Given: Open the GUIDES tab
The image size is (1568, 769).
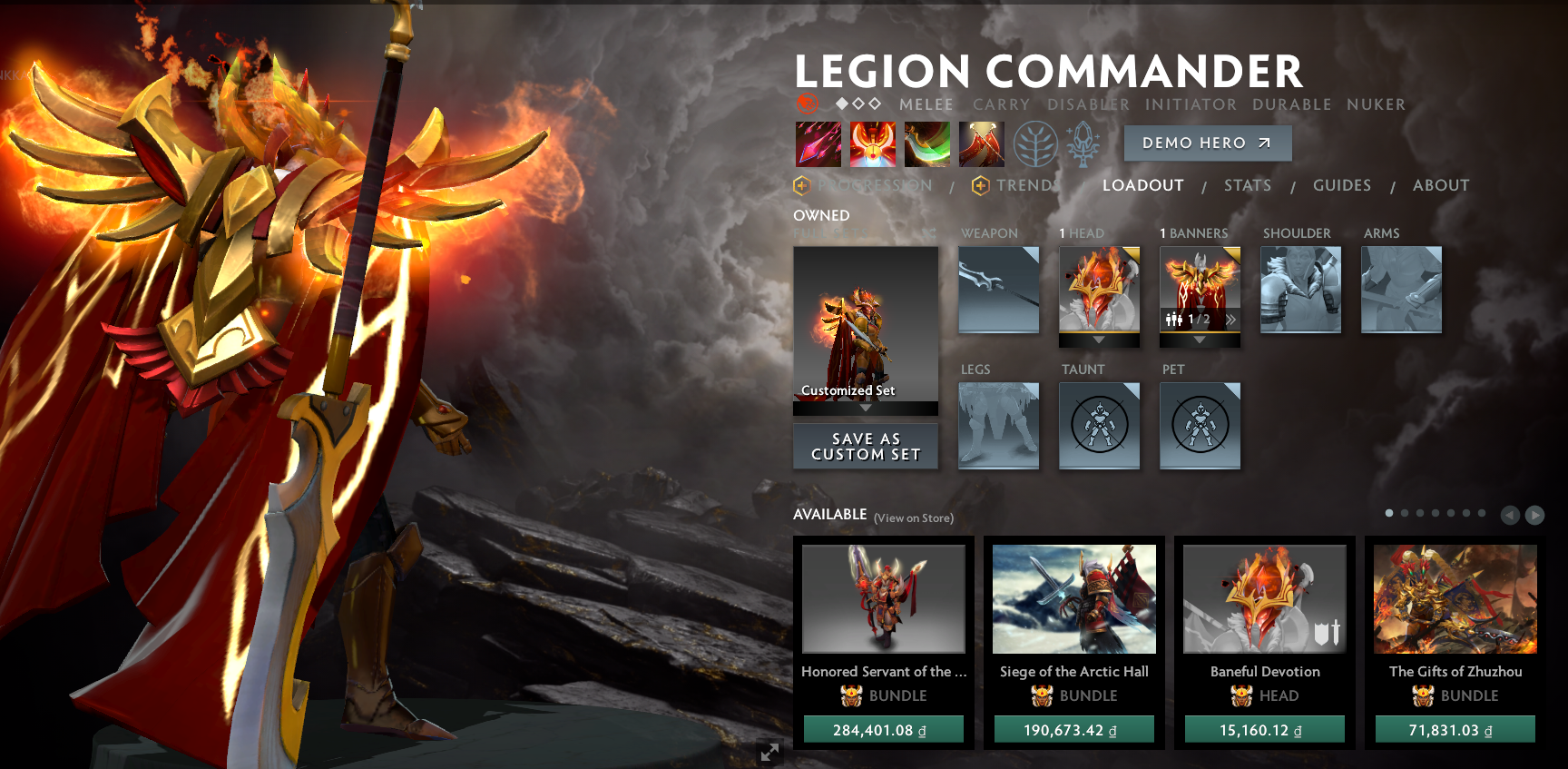Looking at the screenshot, I should pyautogui.click(x=1342, y=185).
